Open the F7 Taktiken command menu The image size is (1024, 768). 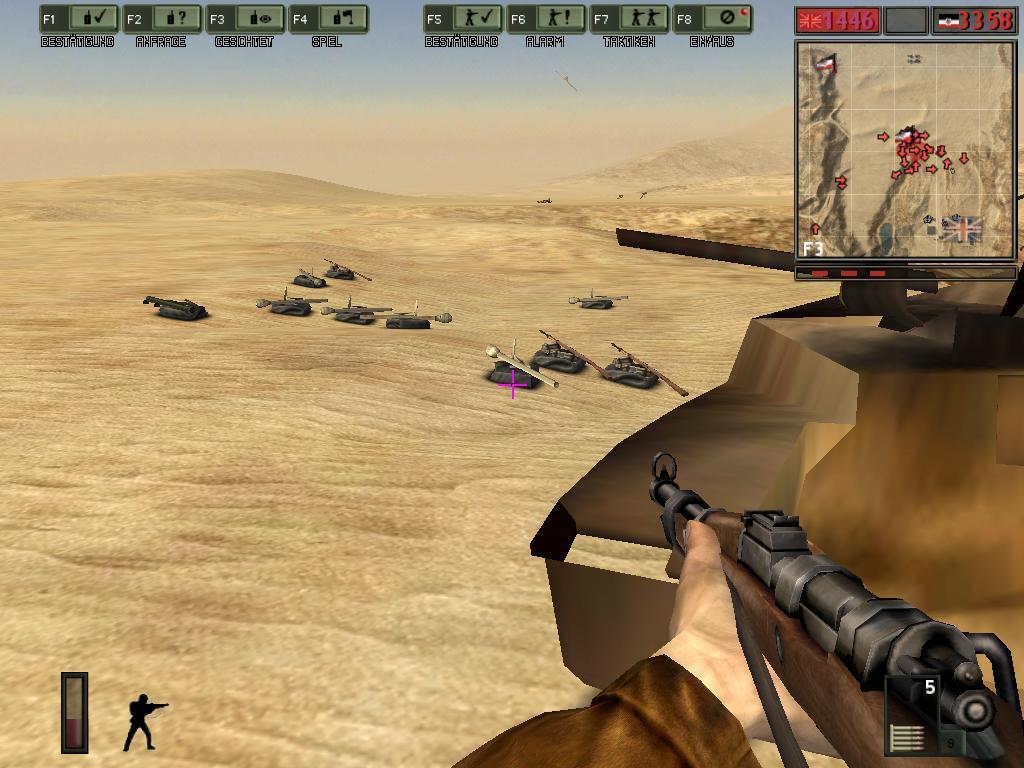(628, 19)
